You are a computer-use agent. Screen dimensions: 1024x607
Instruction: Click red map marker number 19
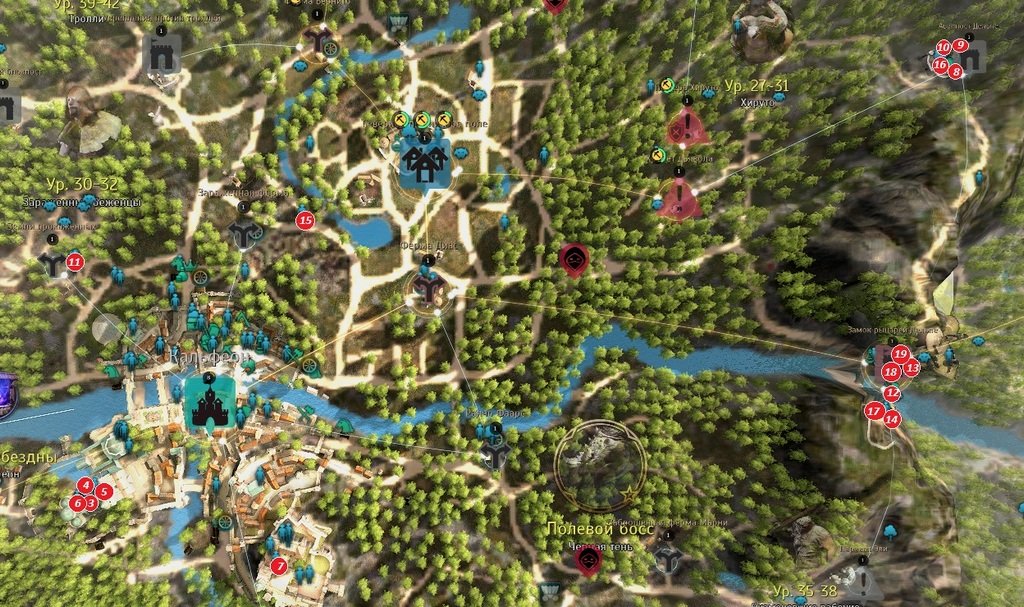[x=900, y=353]
